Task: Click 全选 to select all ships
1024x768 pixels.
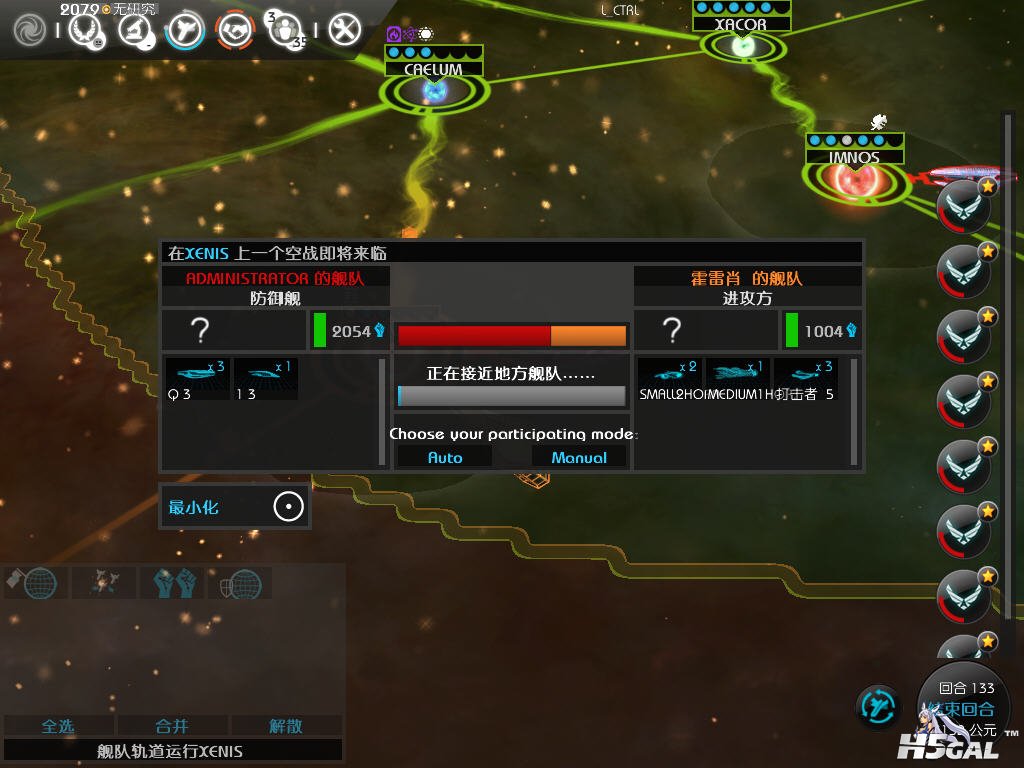Action: (x=58, y=726)
